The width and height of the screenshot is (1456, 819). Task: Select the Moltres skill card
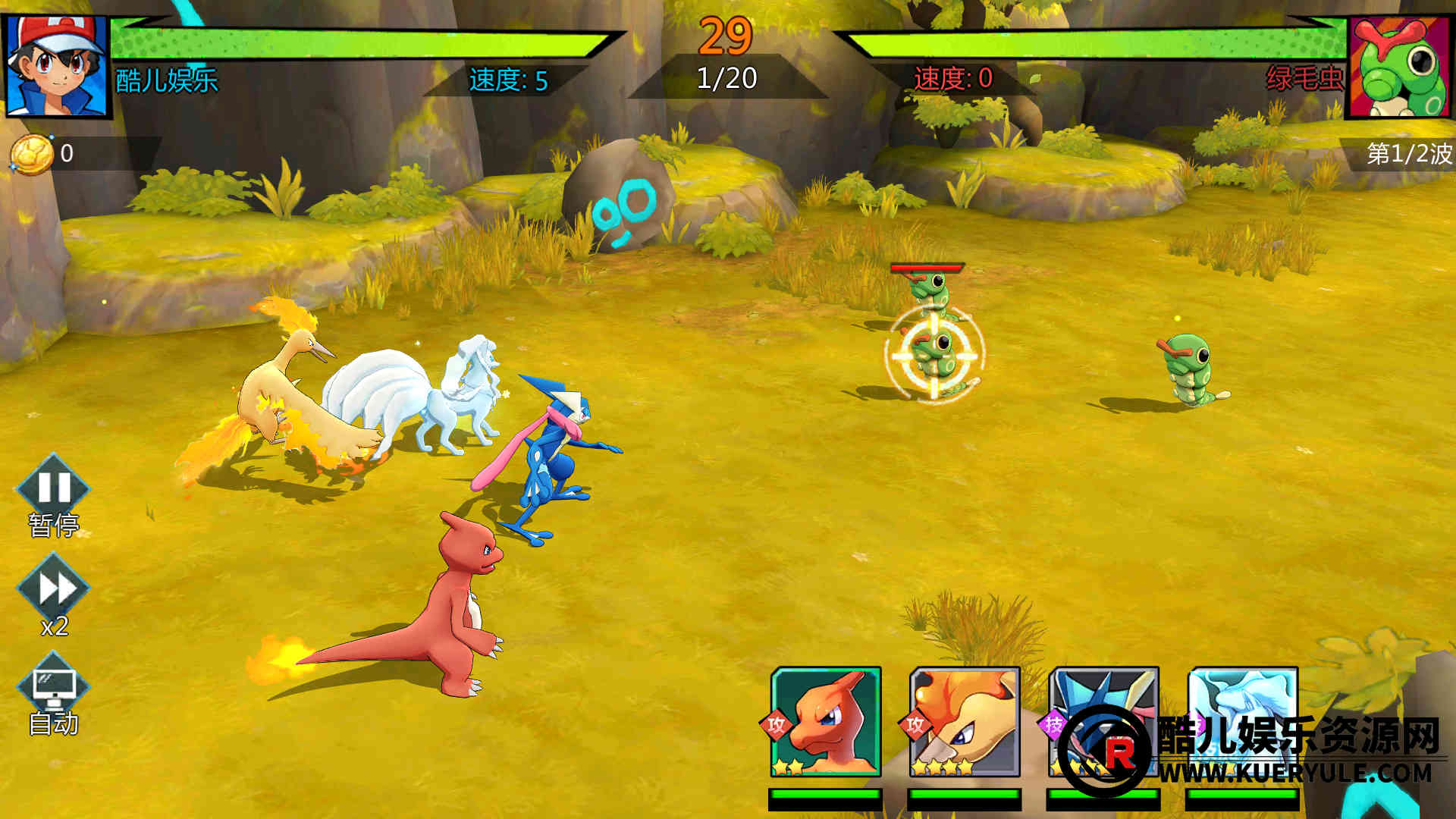965,722
